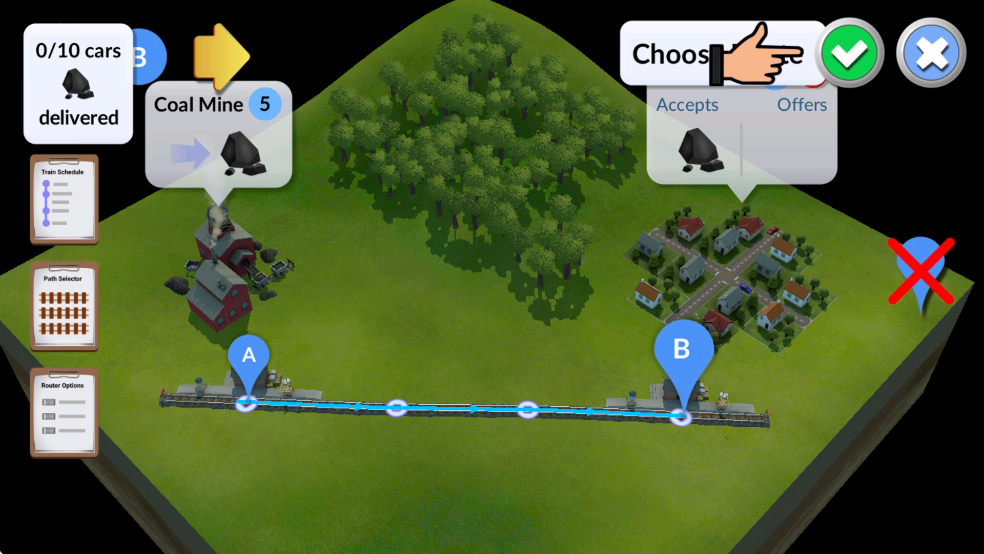Click the crossed-out blue map pin
The height and width of the screenshot is (554, 984).
point(922,270)
